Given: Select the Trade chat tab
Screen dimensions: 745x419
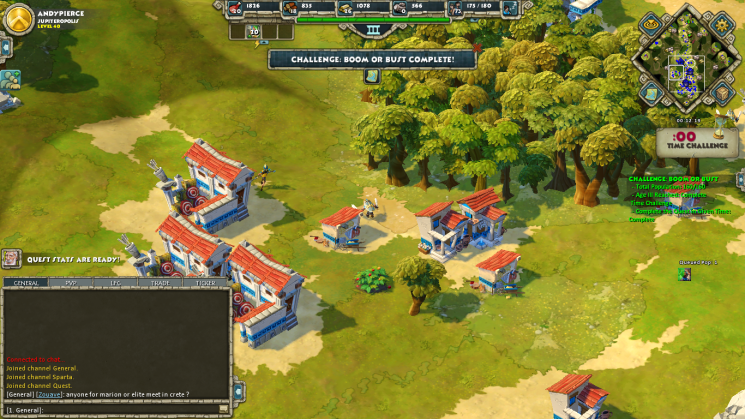Looking at the screenshot, I should pyautogui.click(x=160, y=283).
